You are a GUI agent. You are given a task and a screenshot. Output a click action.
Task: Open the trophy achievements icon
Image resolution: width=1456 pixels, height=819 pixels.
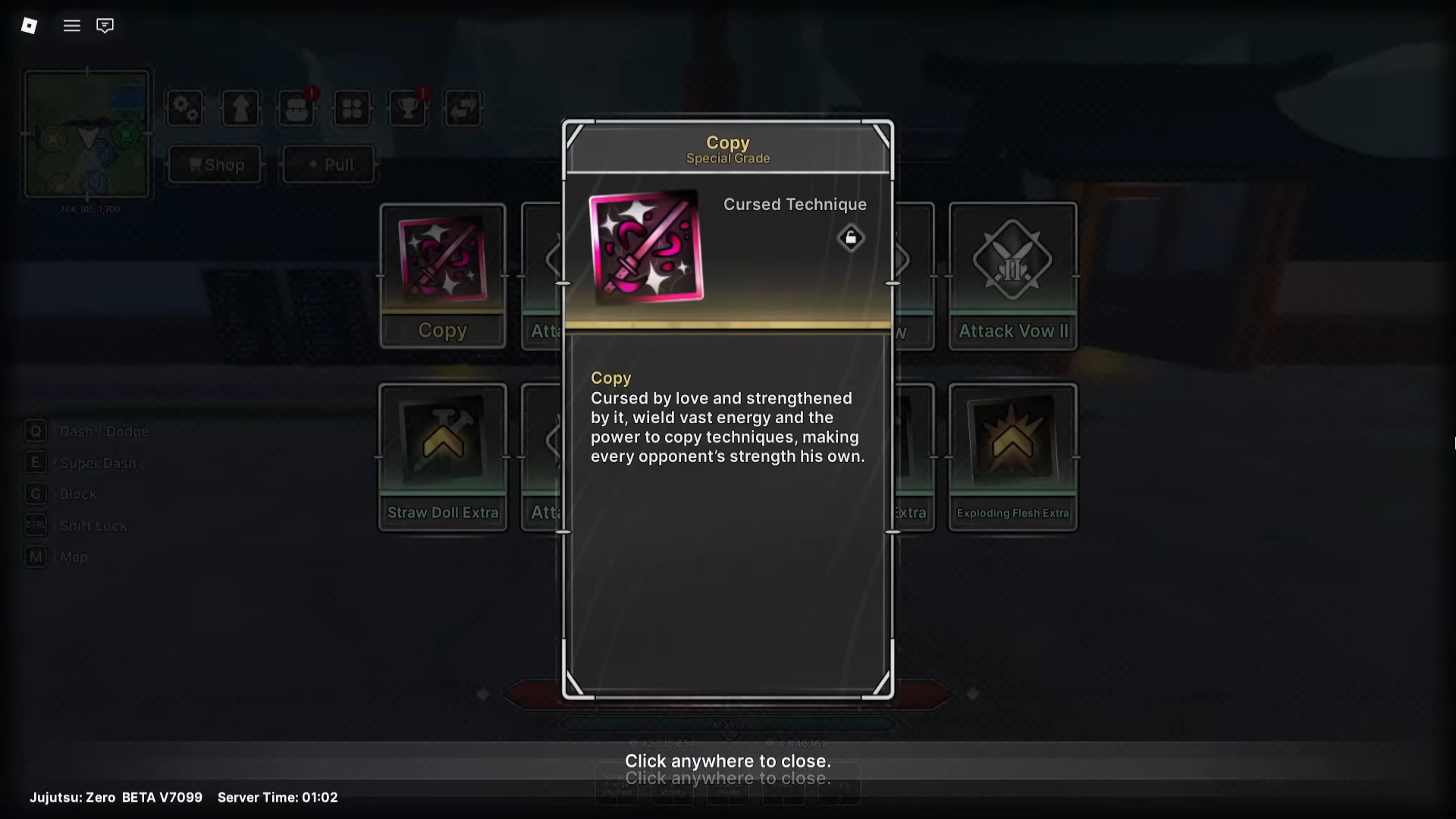[408, 108]
